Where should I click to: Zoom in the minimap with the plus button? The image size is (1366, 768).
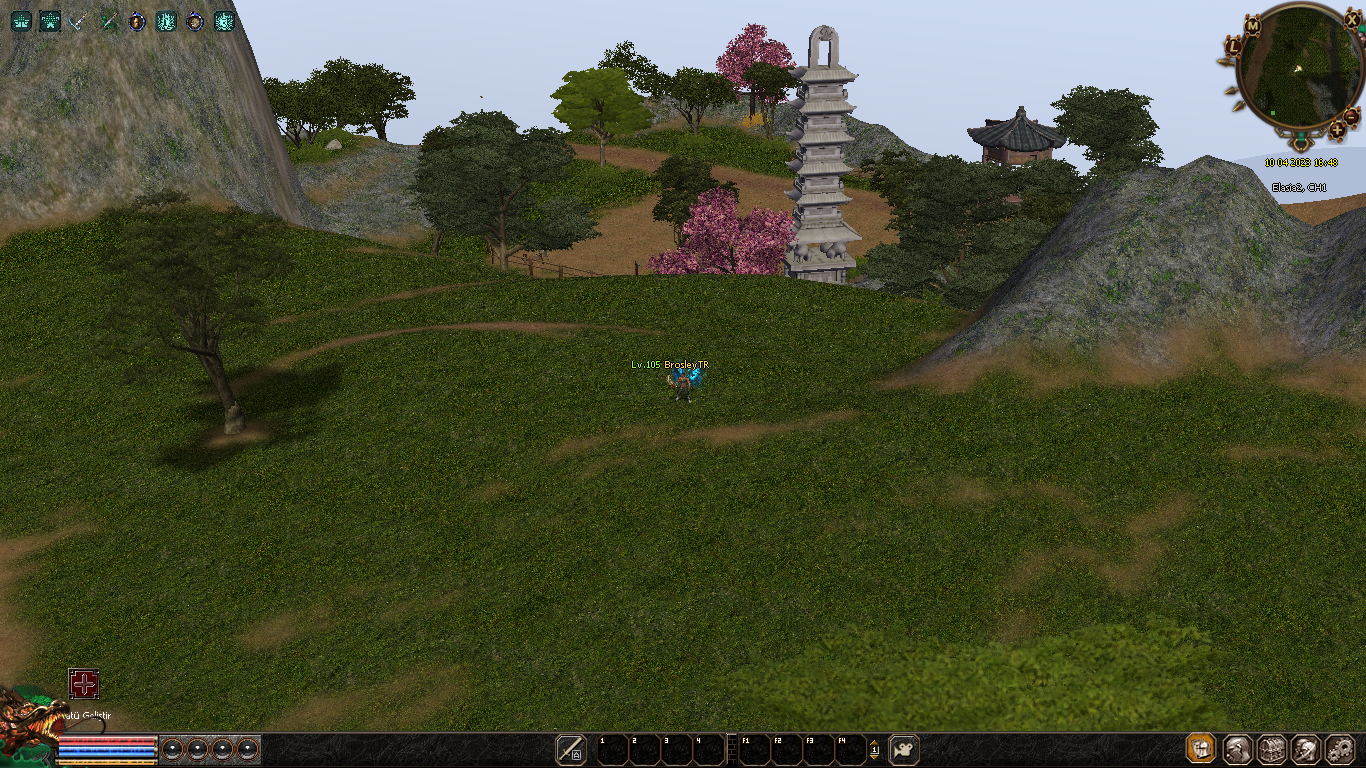point(1338,130)
